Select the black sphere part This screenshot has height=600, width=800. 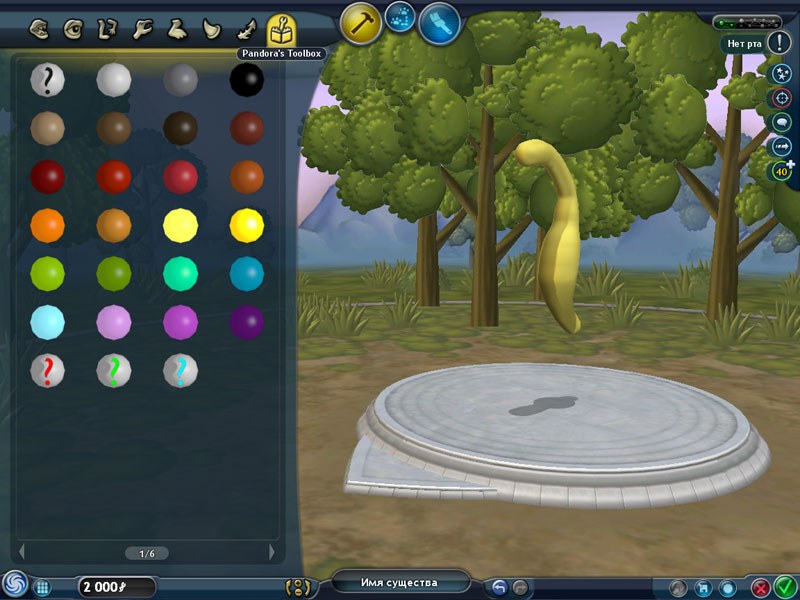246,78
